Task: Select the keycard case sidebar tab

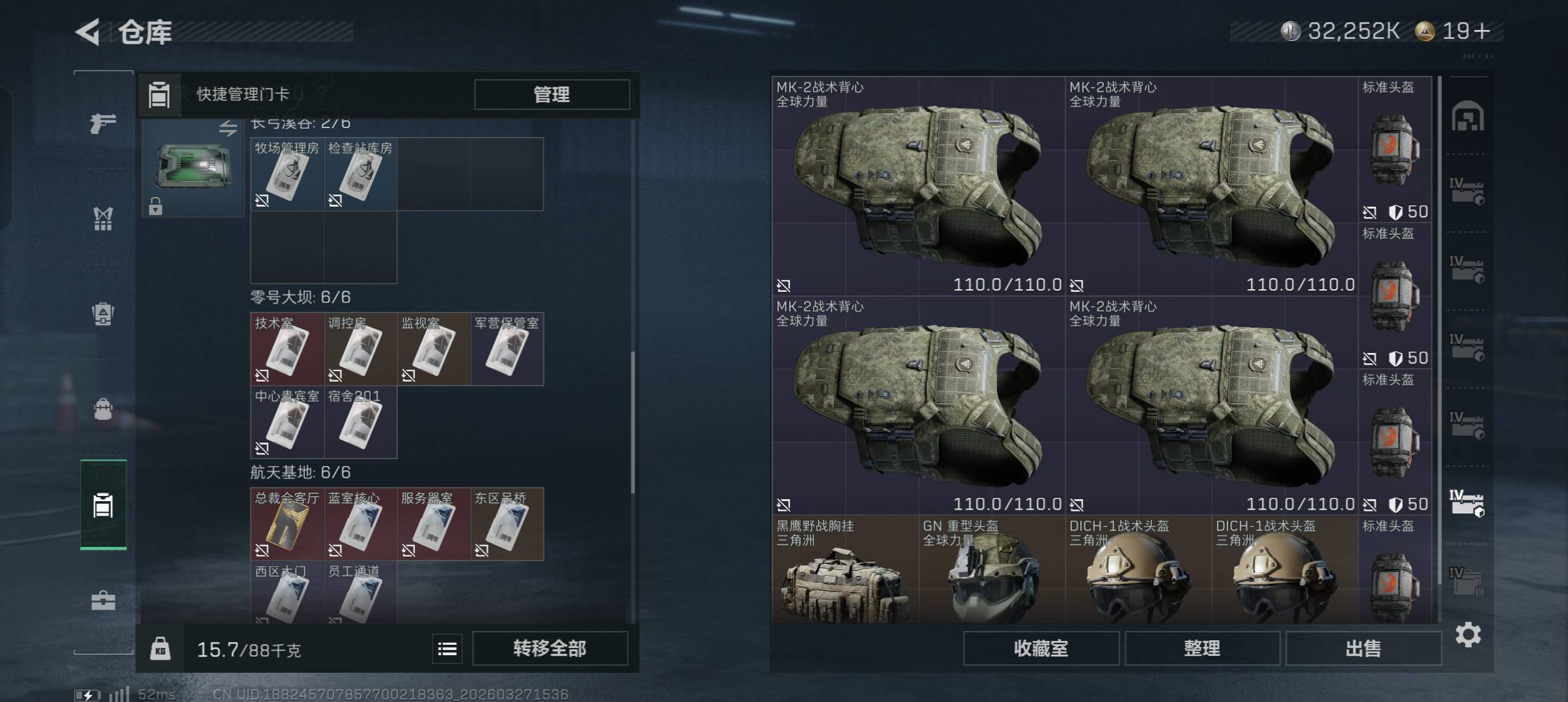Action: [x=103, y=505]
